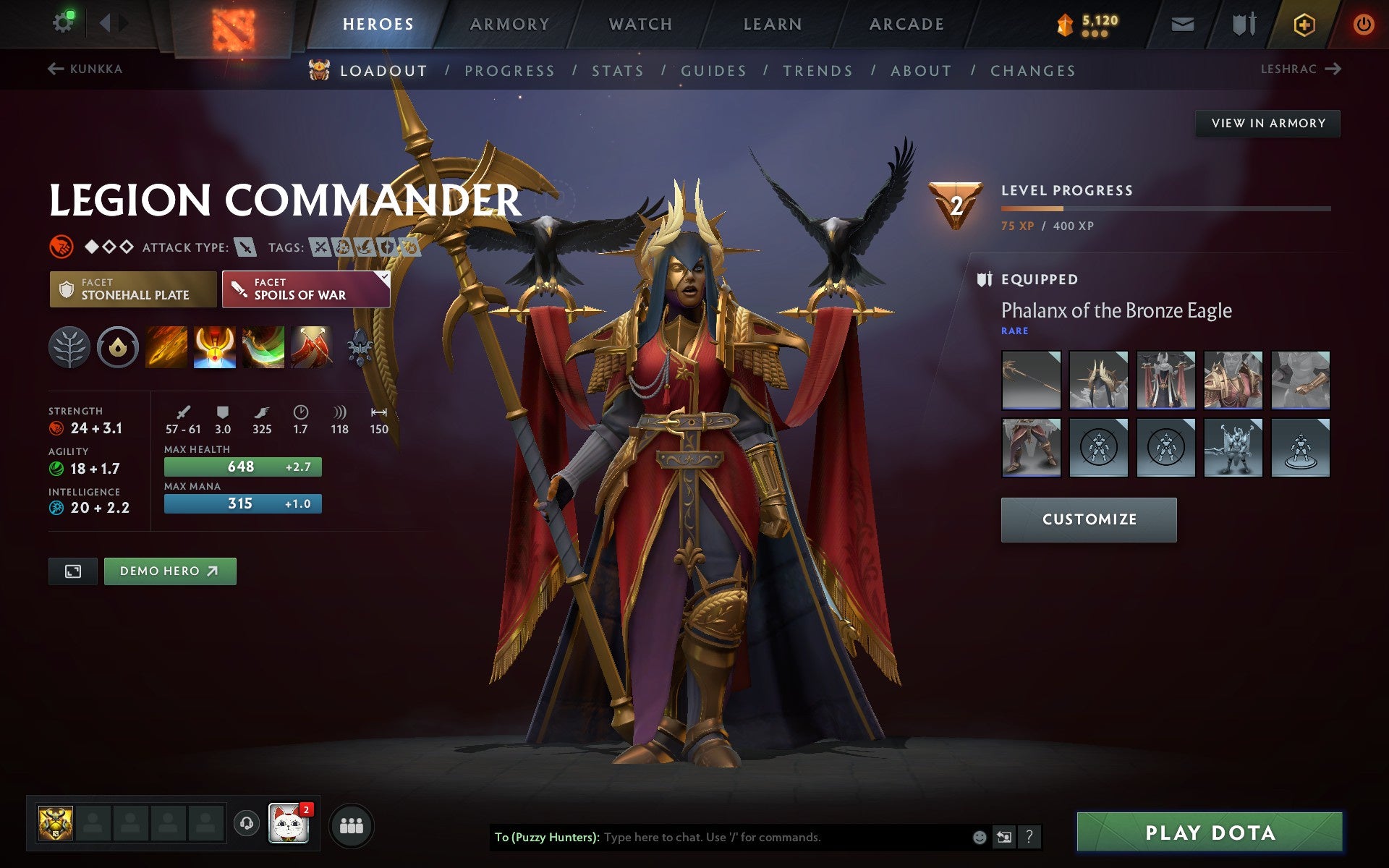Open the mail inbox icon
1389x868 pixels.
tap(1181, 23)
